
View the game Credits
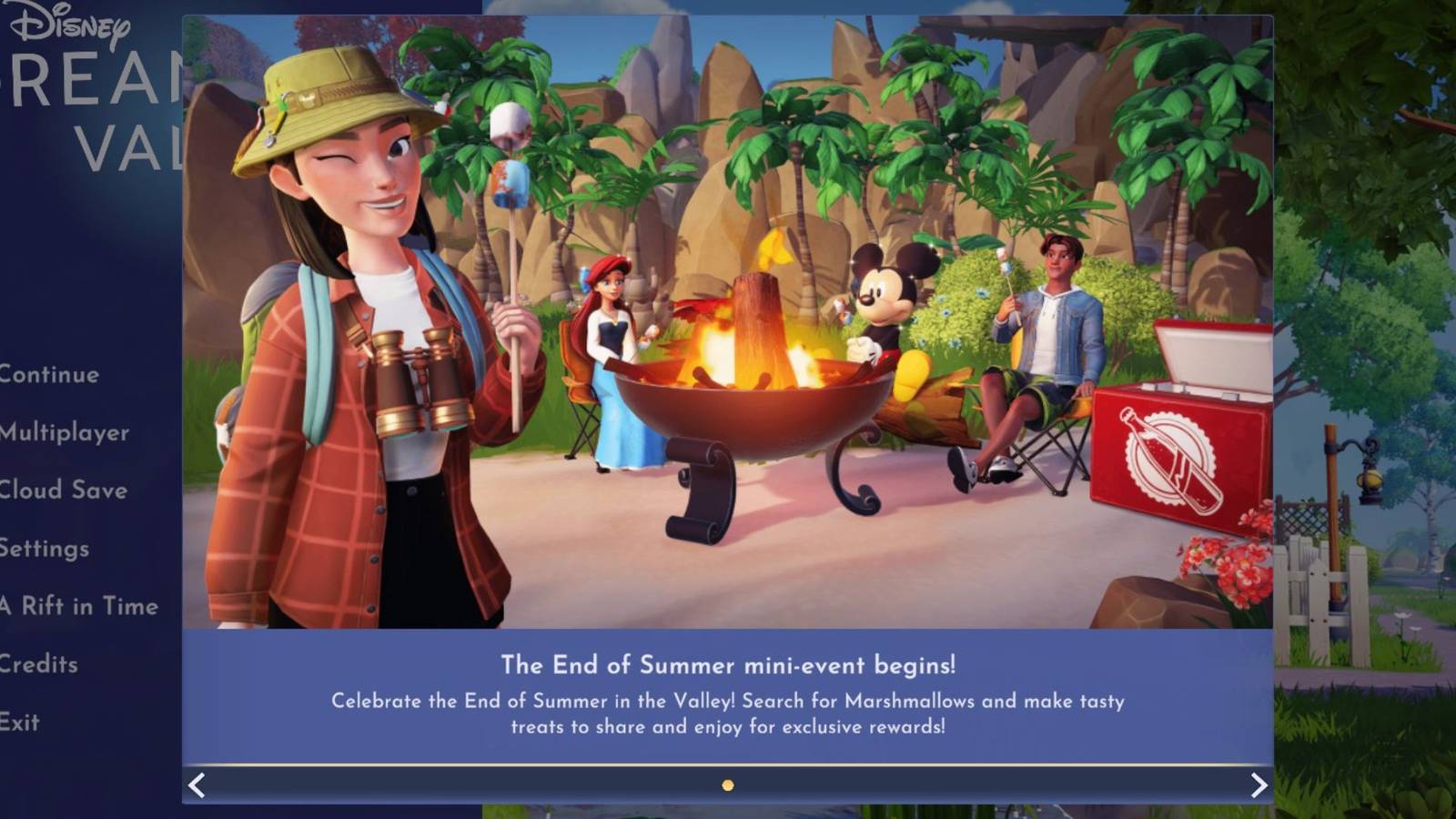click(38, 665)
